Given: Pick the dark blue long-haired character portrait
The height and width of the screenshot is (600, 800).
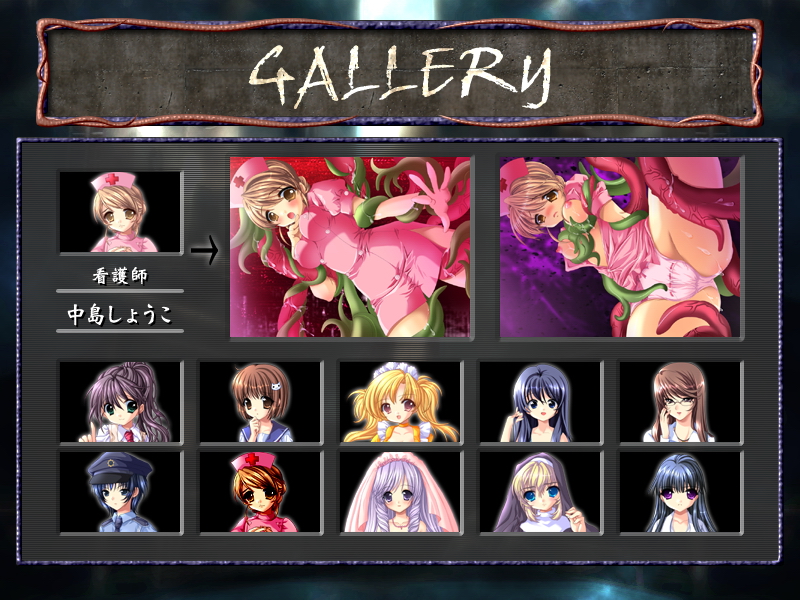Looking at the screenshot, I should (540, 402).
